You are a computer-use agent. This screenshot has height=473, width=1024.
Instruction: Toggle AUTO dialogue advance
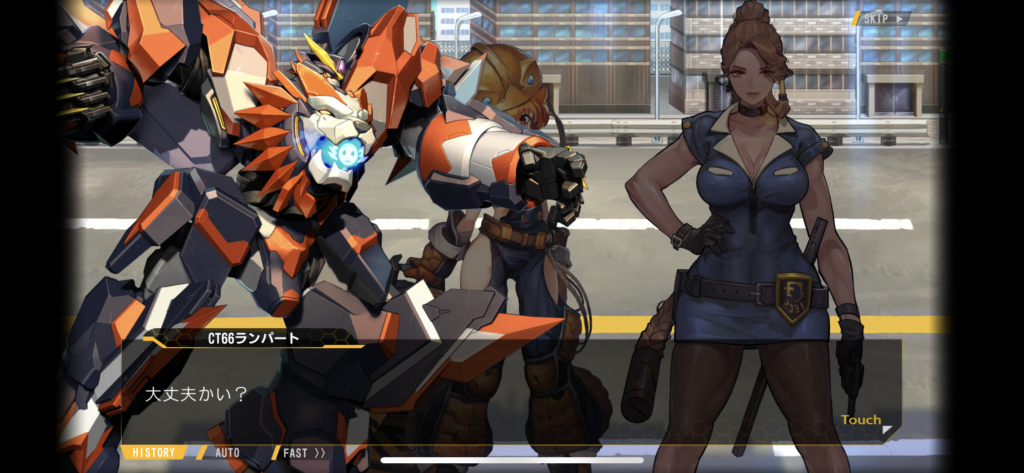[226, 453]
